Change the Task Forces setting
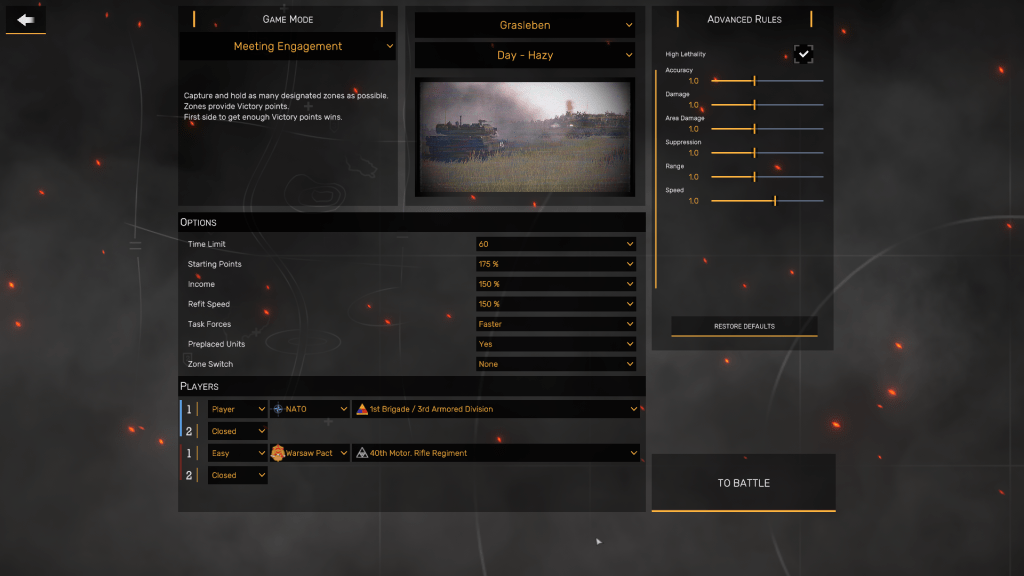 tap(556, 324)
